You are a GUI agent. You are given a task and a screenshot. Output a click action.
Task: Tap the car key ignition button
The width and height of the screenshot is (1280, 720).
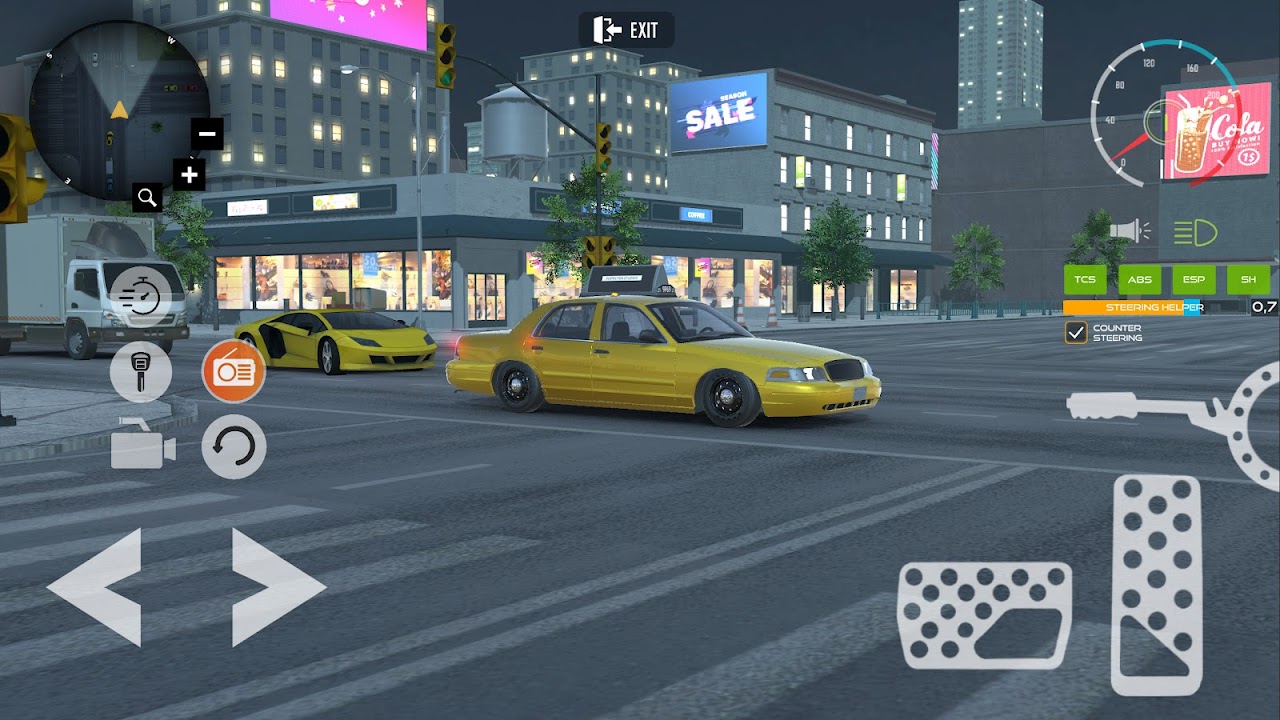click(x=140, y=371)
